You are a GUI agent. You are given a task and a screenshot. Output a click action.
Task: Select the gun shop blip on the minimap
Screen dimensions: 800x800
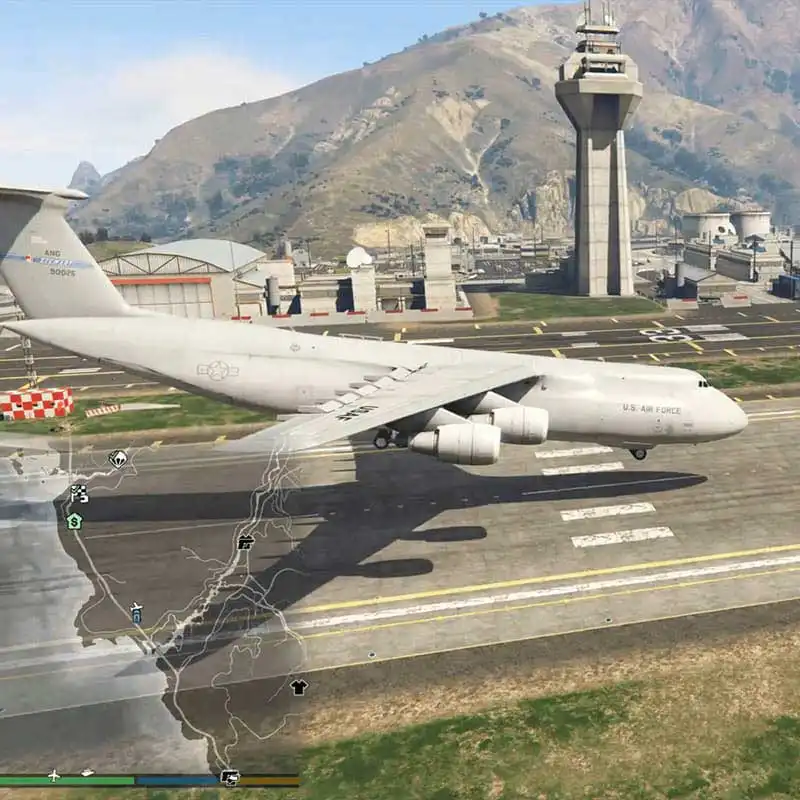[245, 542]
